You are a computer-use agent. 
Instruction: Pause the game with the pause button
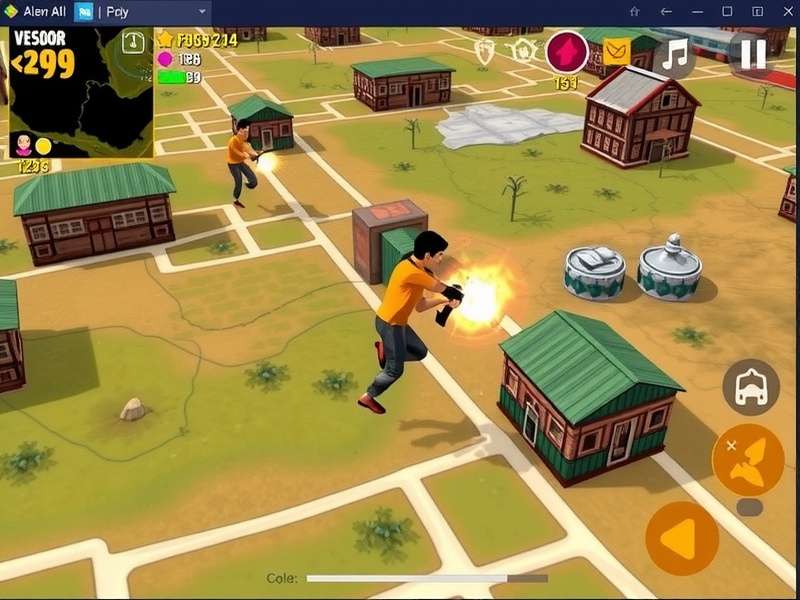pos(752,54)
